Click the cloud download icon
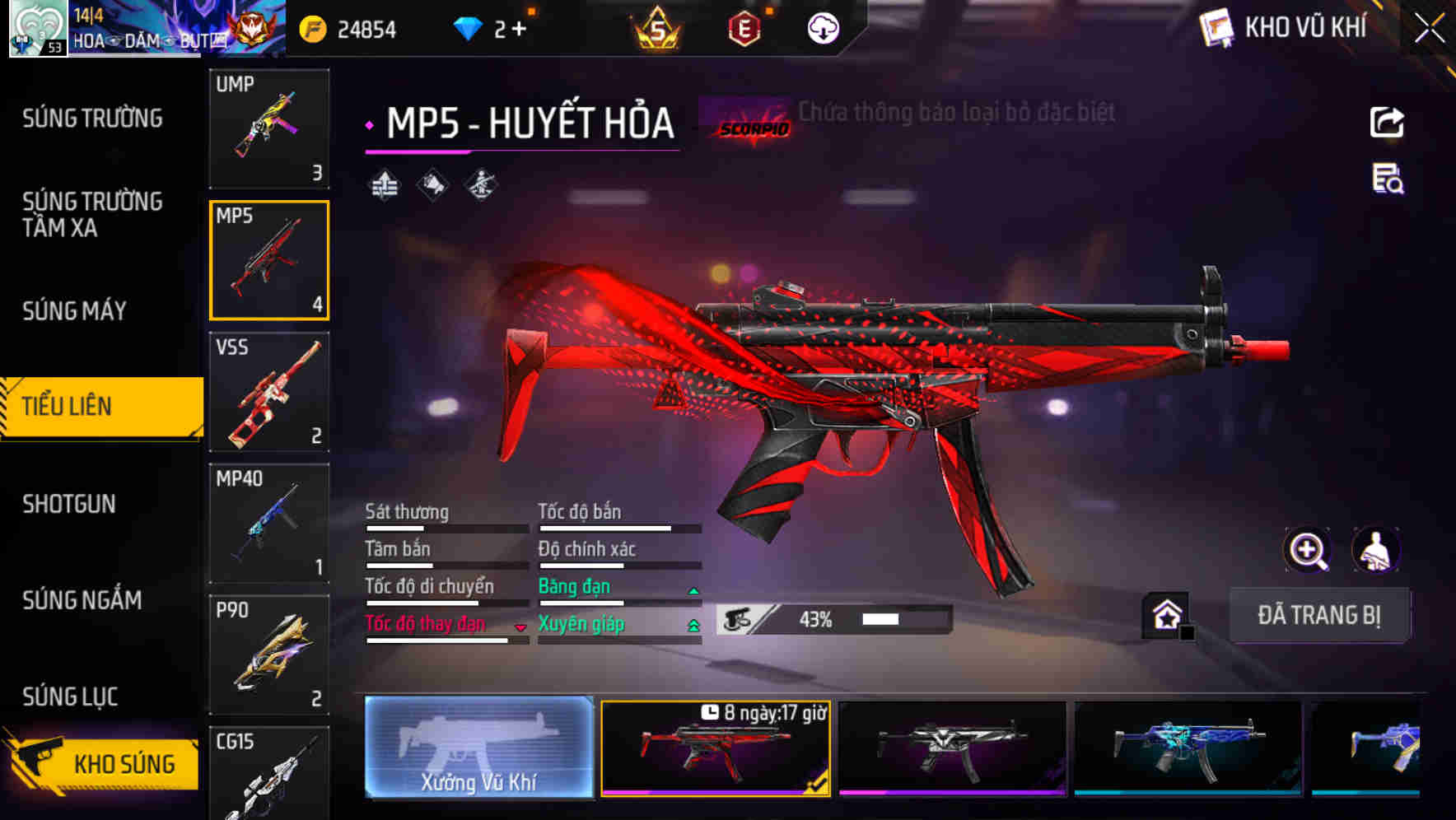This screenshot has width=1456, height=820. coord(821,27)
